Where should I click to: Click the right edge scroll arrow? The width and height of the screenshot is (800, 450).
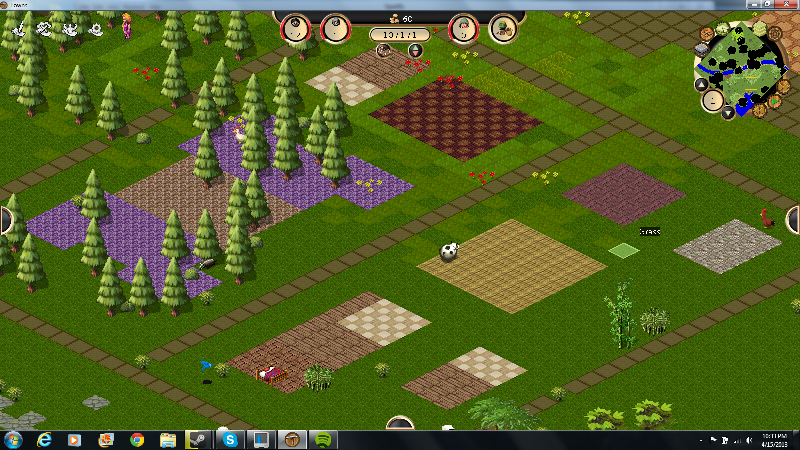(x=794, y=220)
